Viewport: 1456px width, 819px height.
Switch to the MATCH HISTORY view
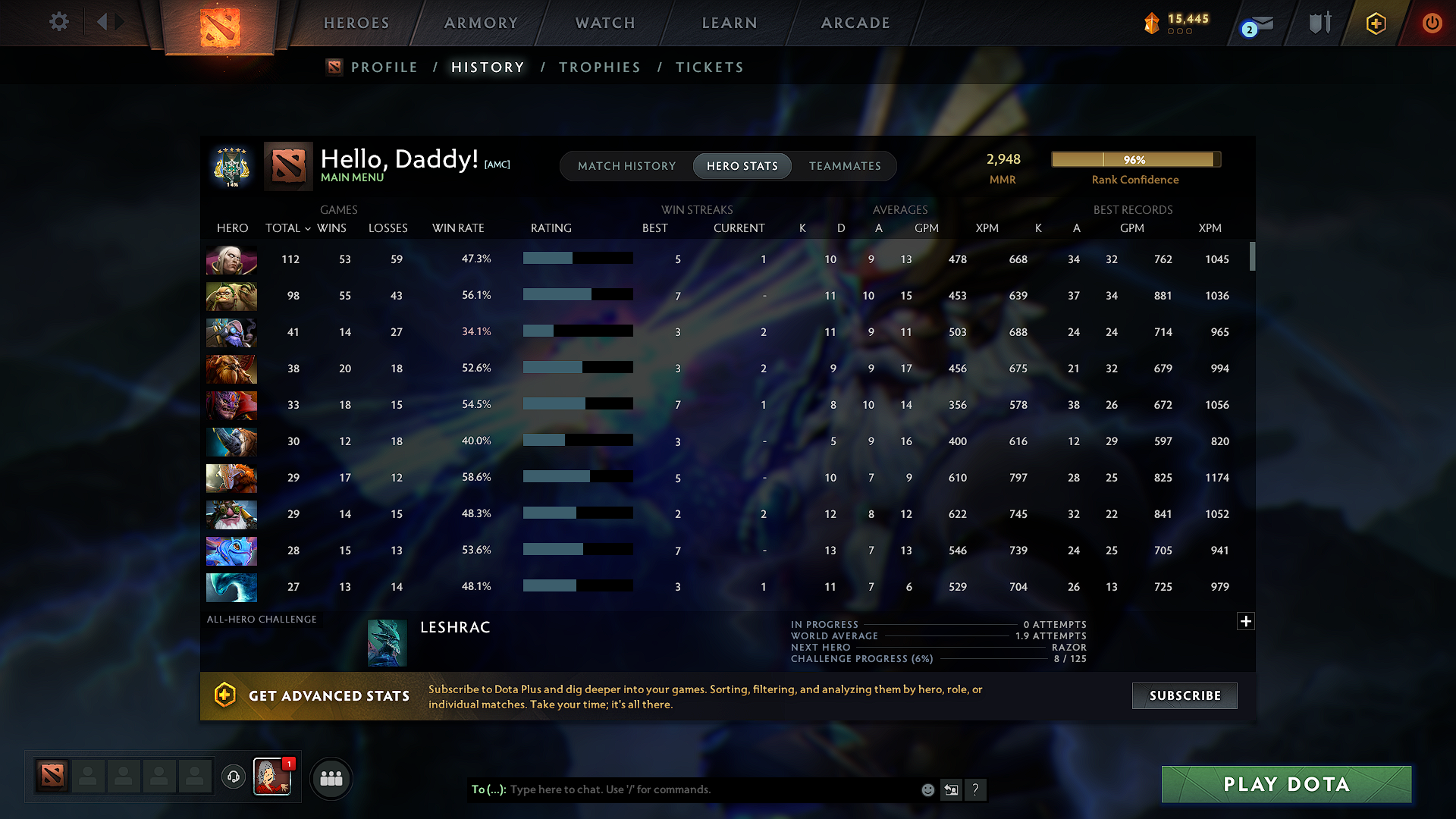pyautogui.click(x=626, y=166)
